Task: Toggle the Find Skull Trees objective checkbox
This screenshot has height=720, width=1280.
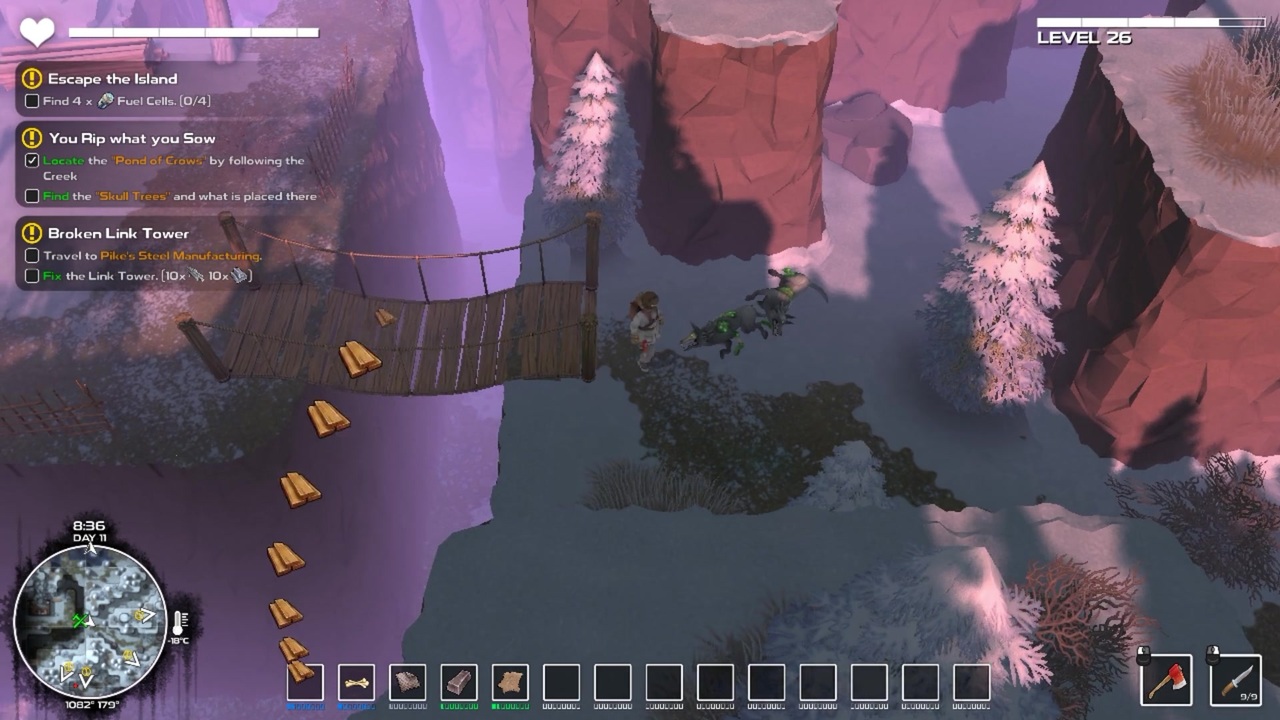Action: 32,197
